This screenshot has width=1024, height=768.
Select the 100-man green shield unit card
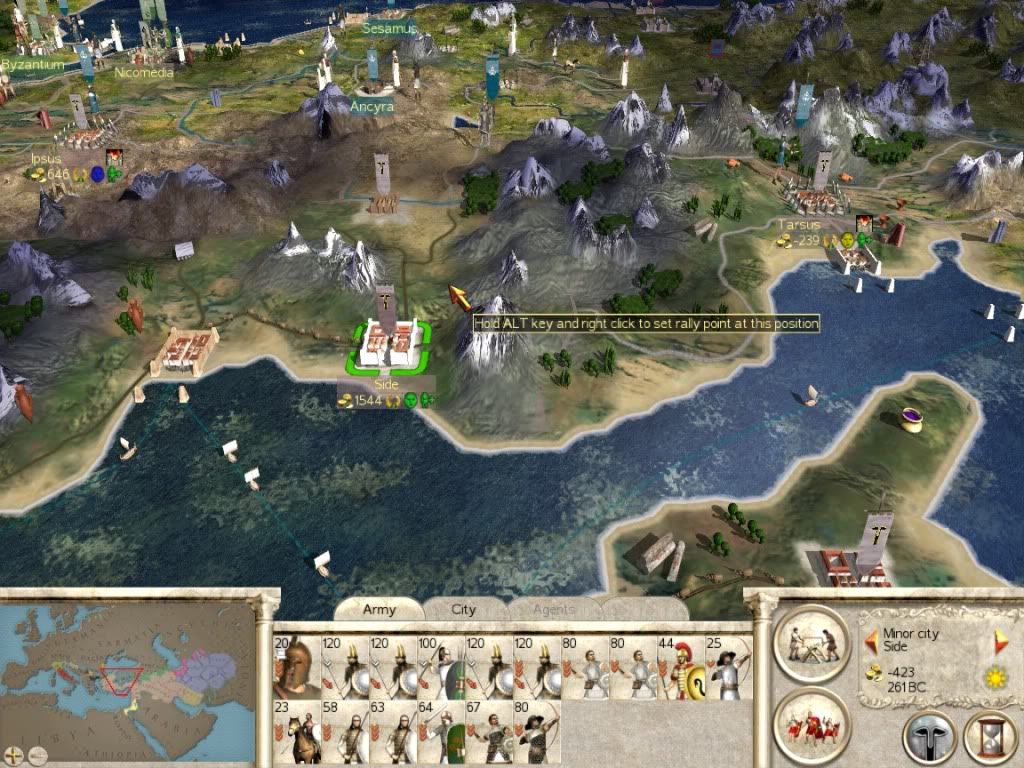(x=441, y=668)
